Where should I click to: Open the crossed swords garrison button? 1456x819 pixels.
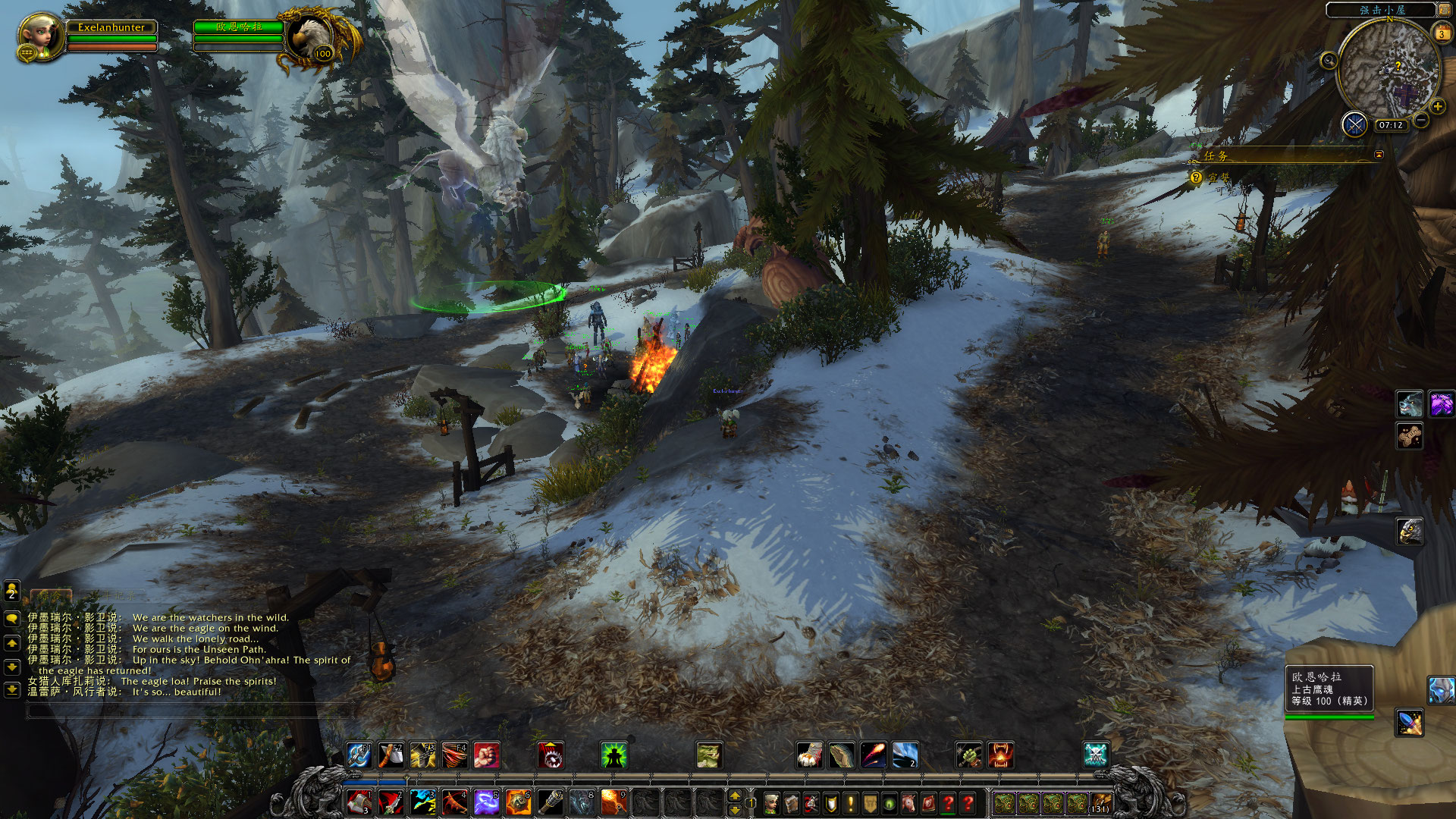1354,124
